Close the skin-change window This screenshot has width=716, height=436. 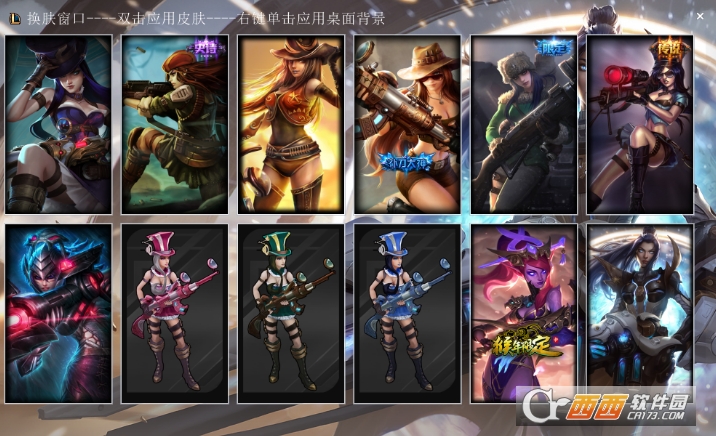[x=699, y=17]
